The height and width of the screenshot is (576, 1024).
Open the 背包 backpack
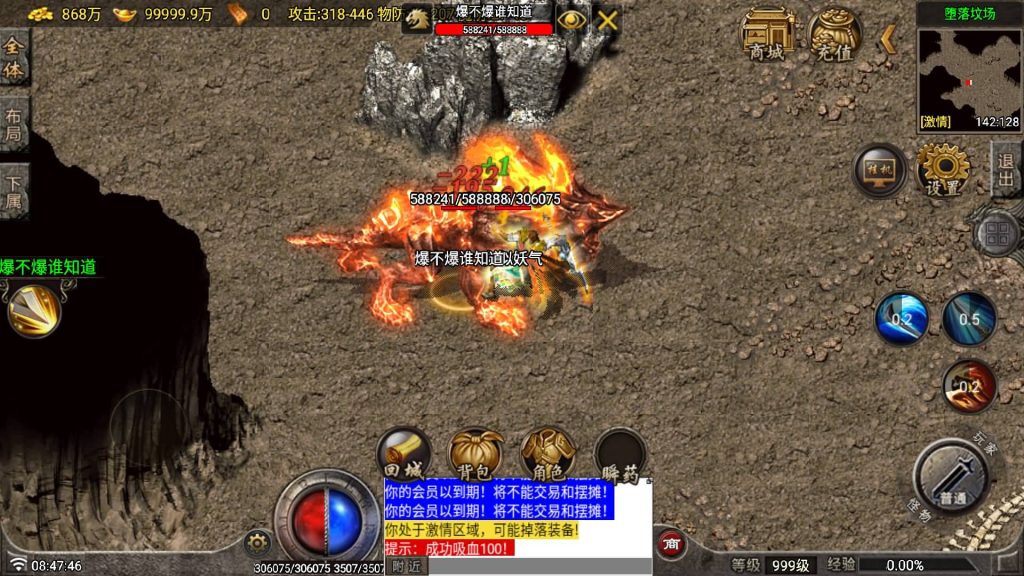coord(476,455)
